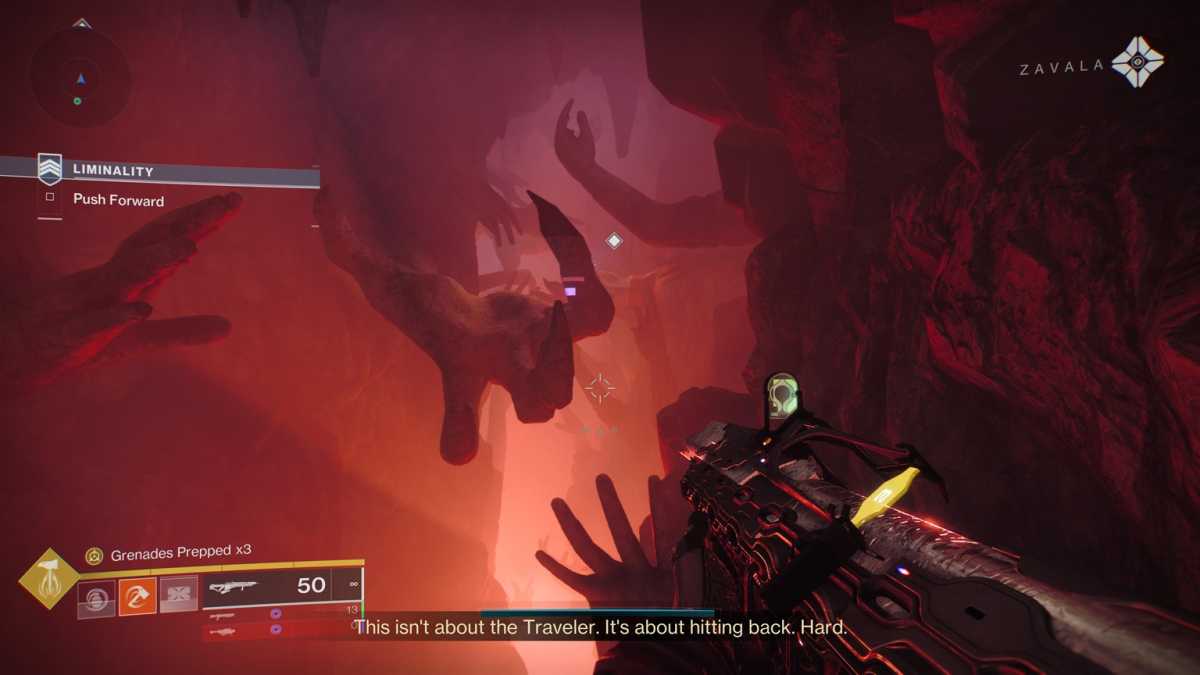Image resolution: width=1200 pixels, height=675 pixels.
Task: Select the diamond objective waypoint marker
Action: [x=614, y=241]
